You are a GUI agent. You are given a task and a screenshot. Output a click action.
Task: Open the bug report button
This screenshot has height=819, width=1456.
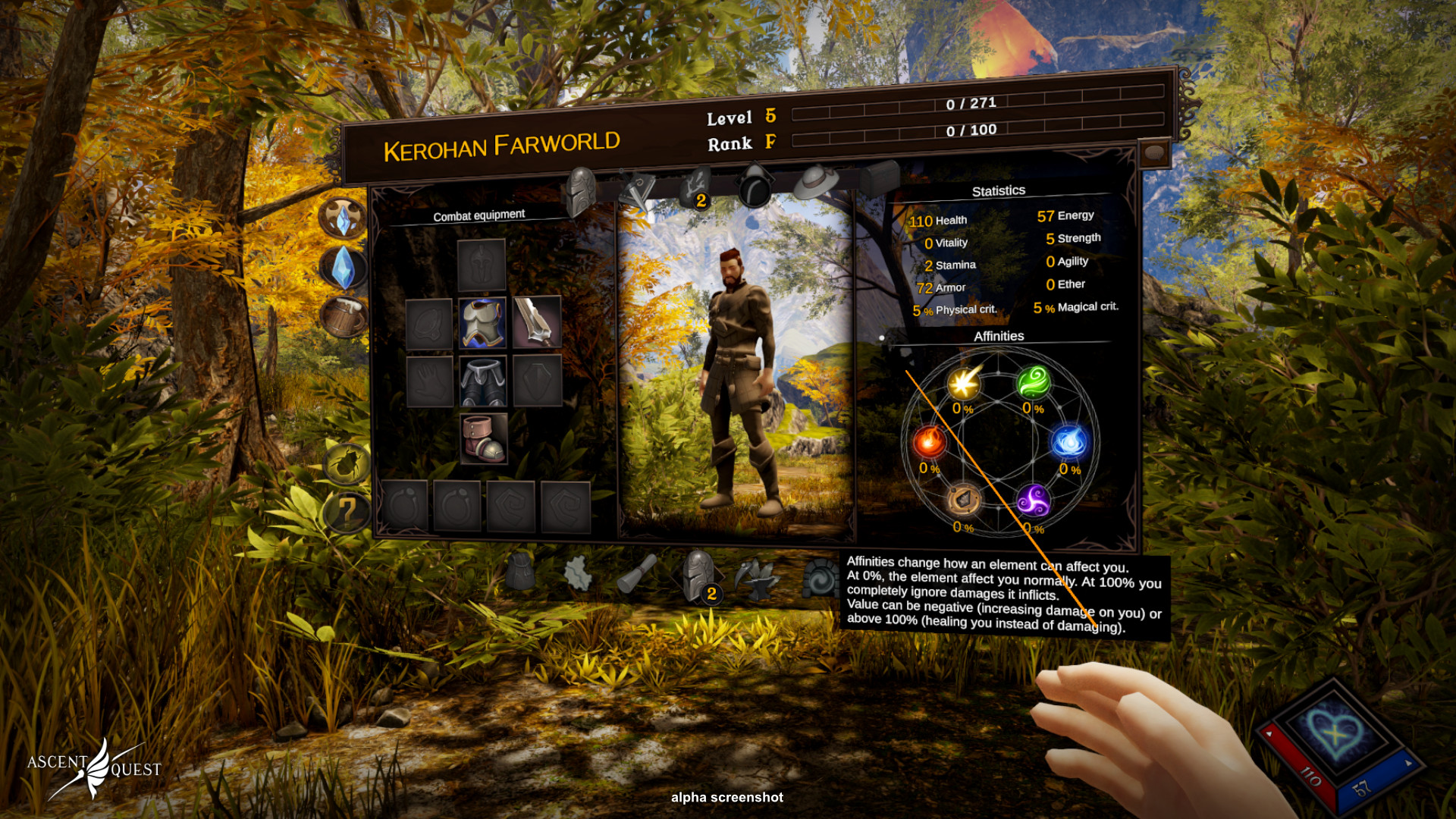pyautogui.click(x=347, y=463)
